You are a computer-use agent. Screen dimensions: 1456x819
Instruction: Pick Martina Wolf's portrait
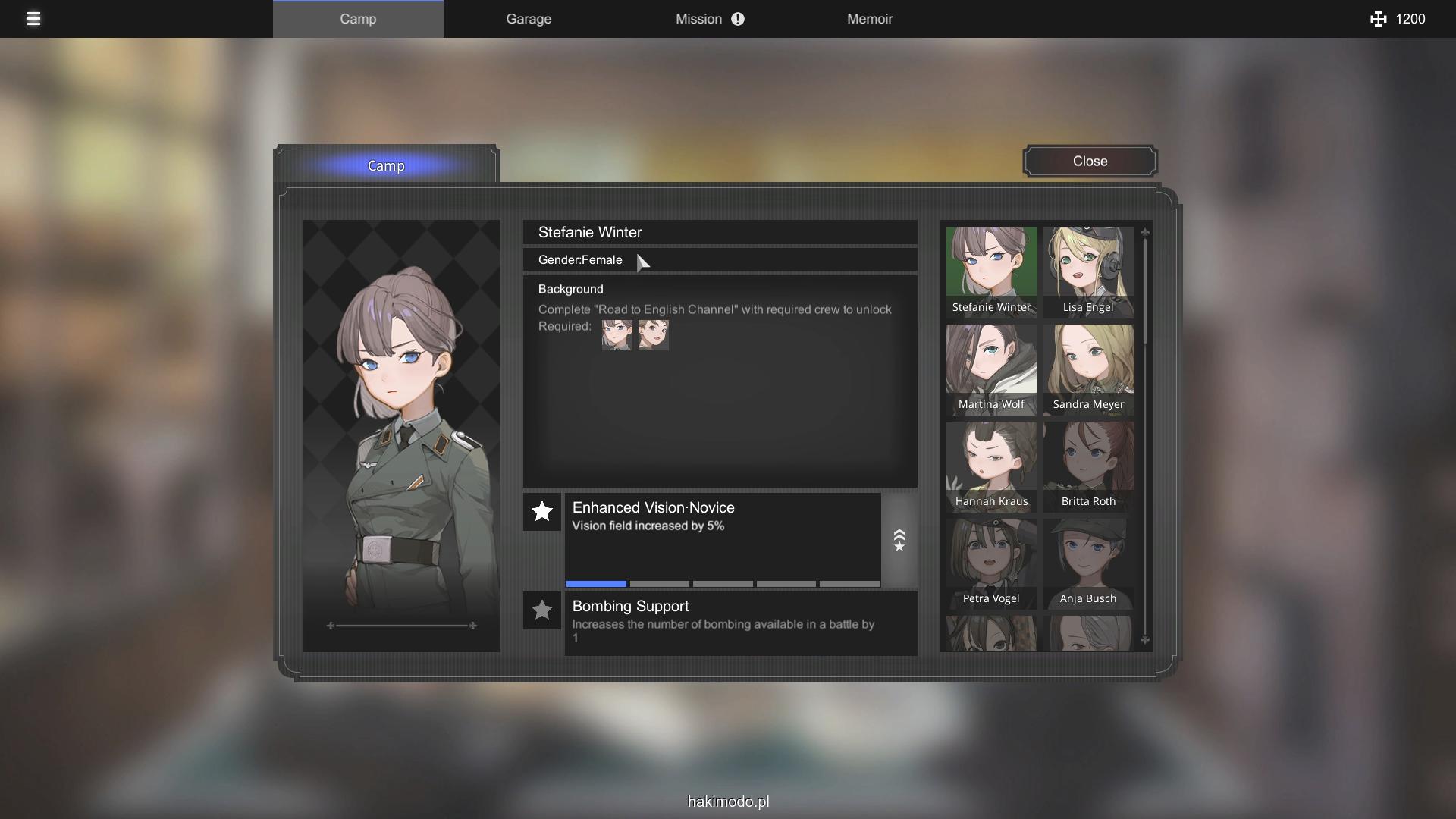991,369
